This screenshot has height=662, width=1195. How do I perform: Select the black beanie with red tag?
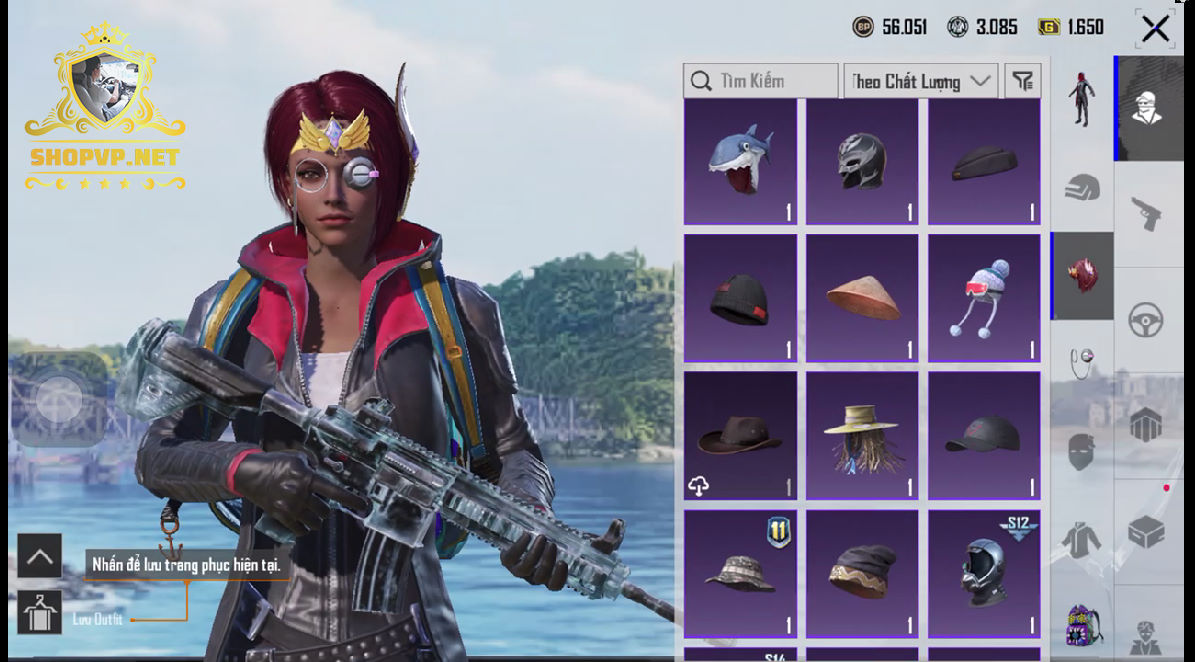click(x=740, y=297)
